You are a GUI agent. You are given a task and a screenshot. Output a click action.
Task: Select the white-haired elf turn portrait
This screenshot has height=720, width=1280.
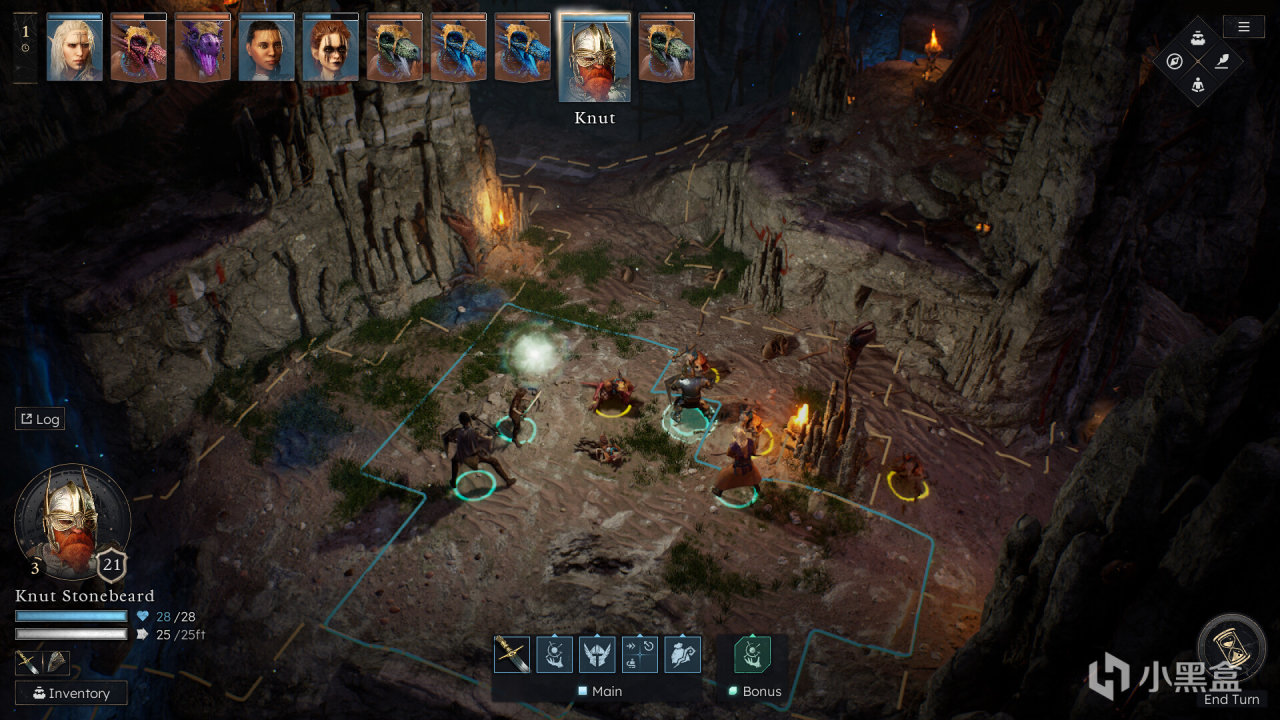coord(75,47)
